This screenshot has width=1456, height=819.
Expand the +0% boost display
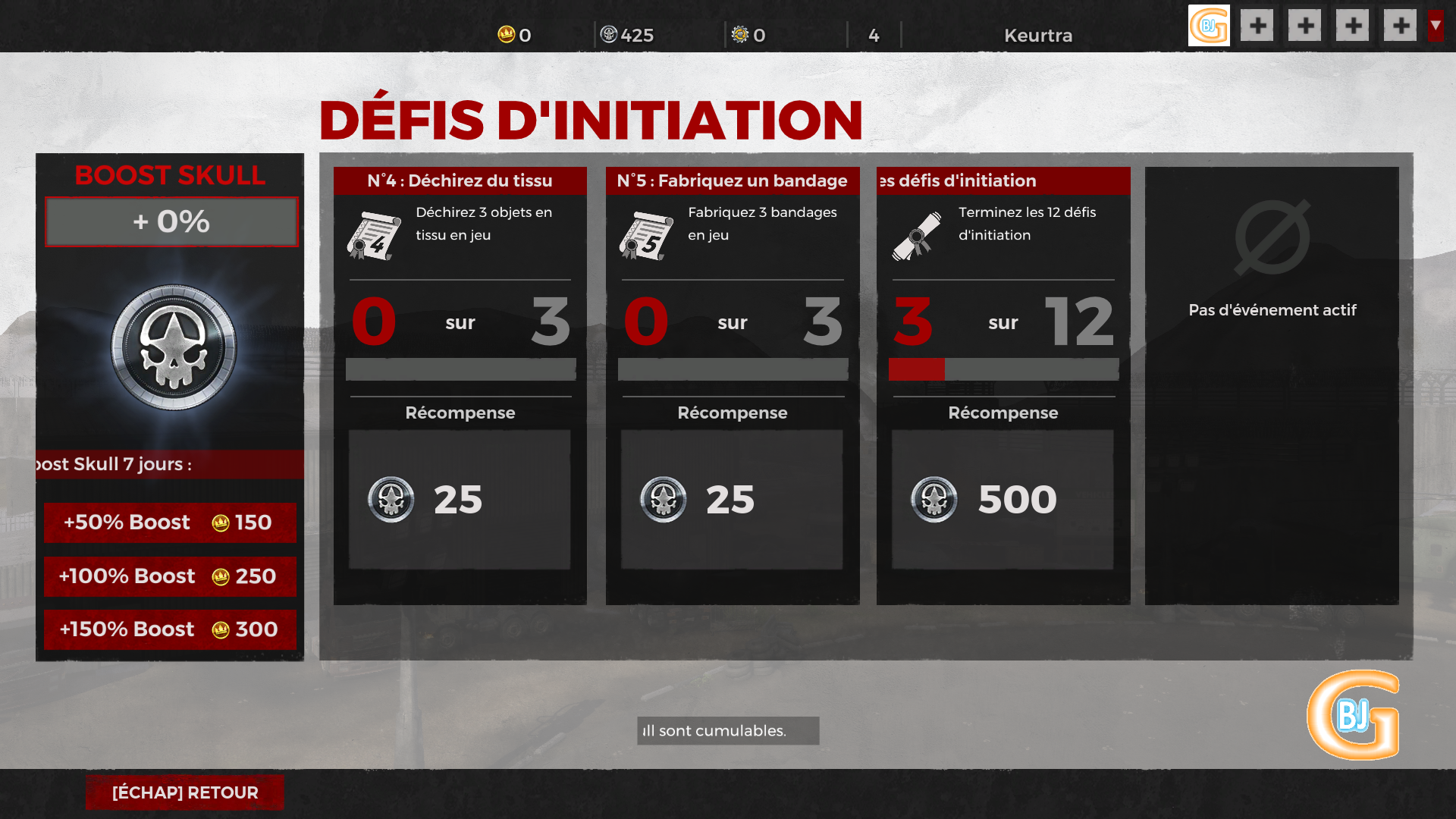pos(170,221)
